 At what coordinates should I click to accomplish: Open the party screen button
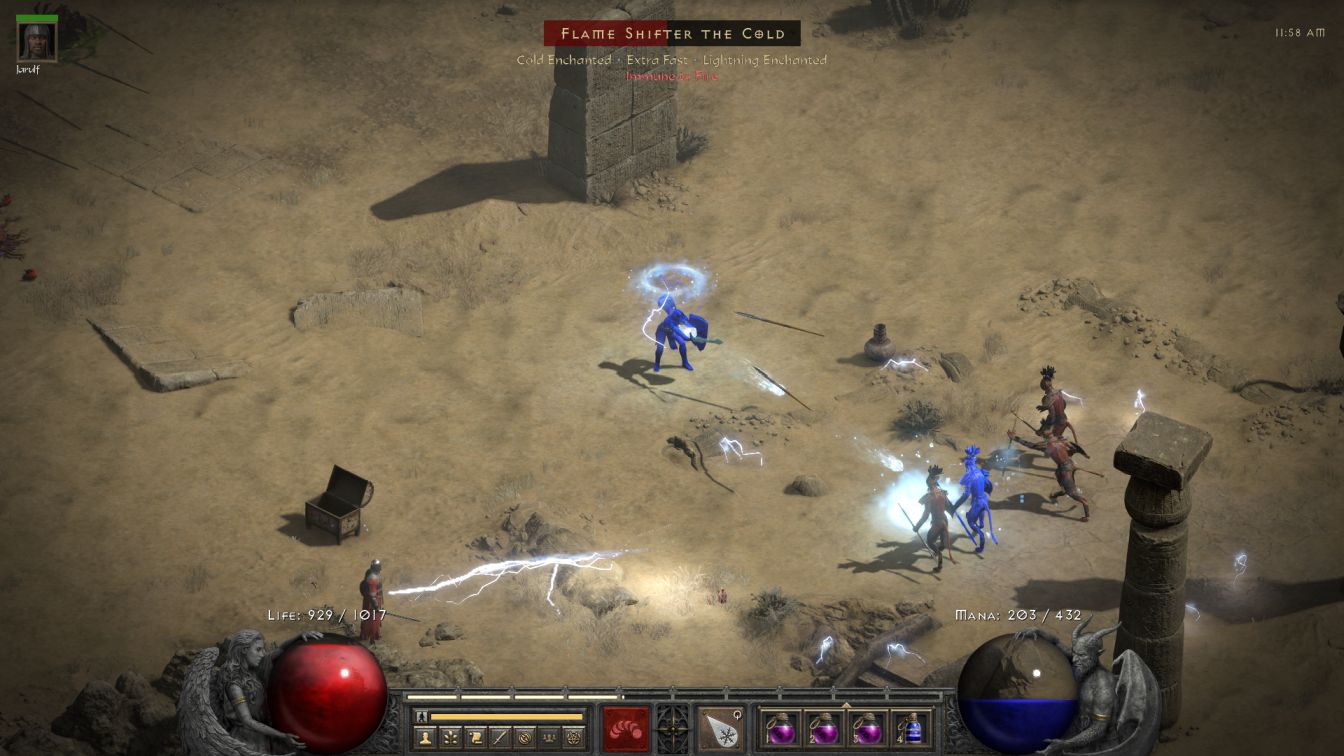point(549,738)
